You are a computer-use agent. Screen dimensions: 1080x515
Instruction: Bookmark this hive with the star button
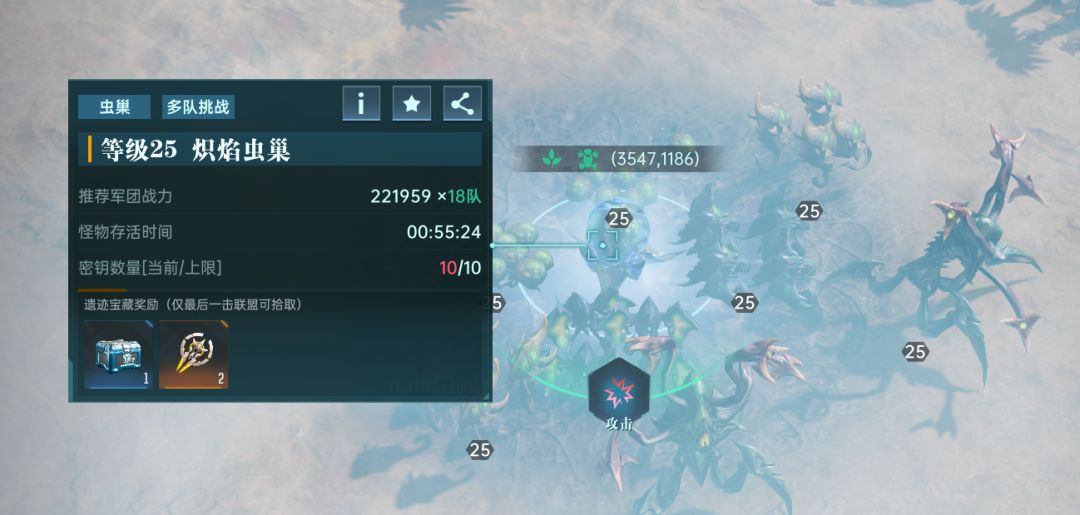coord(411,103)
